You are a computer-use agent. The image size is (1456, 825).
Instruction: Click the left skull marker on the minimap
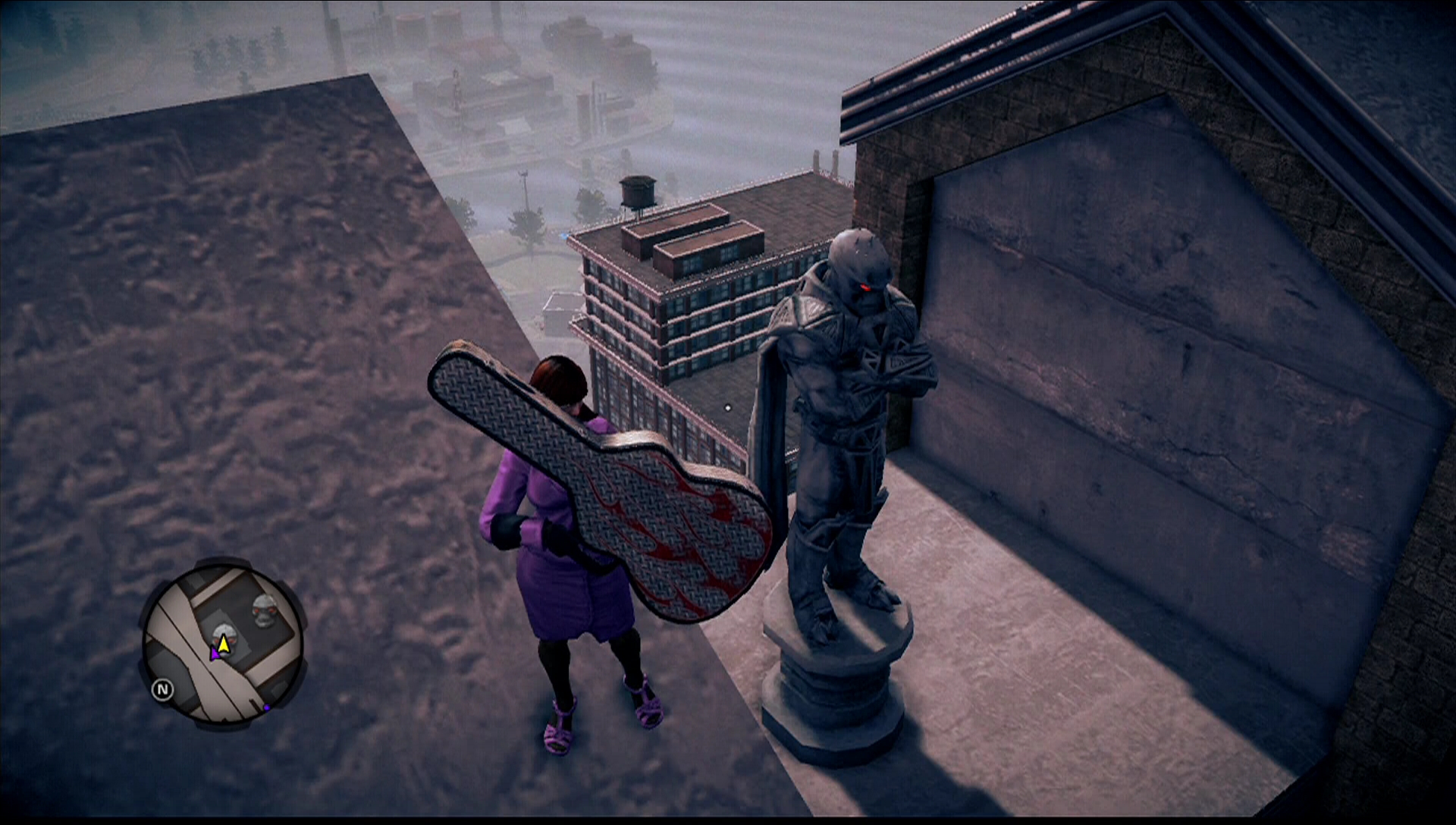[224, 637]
